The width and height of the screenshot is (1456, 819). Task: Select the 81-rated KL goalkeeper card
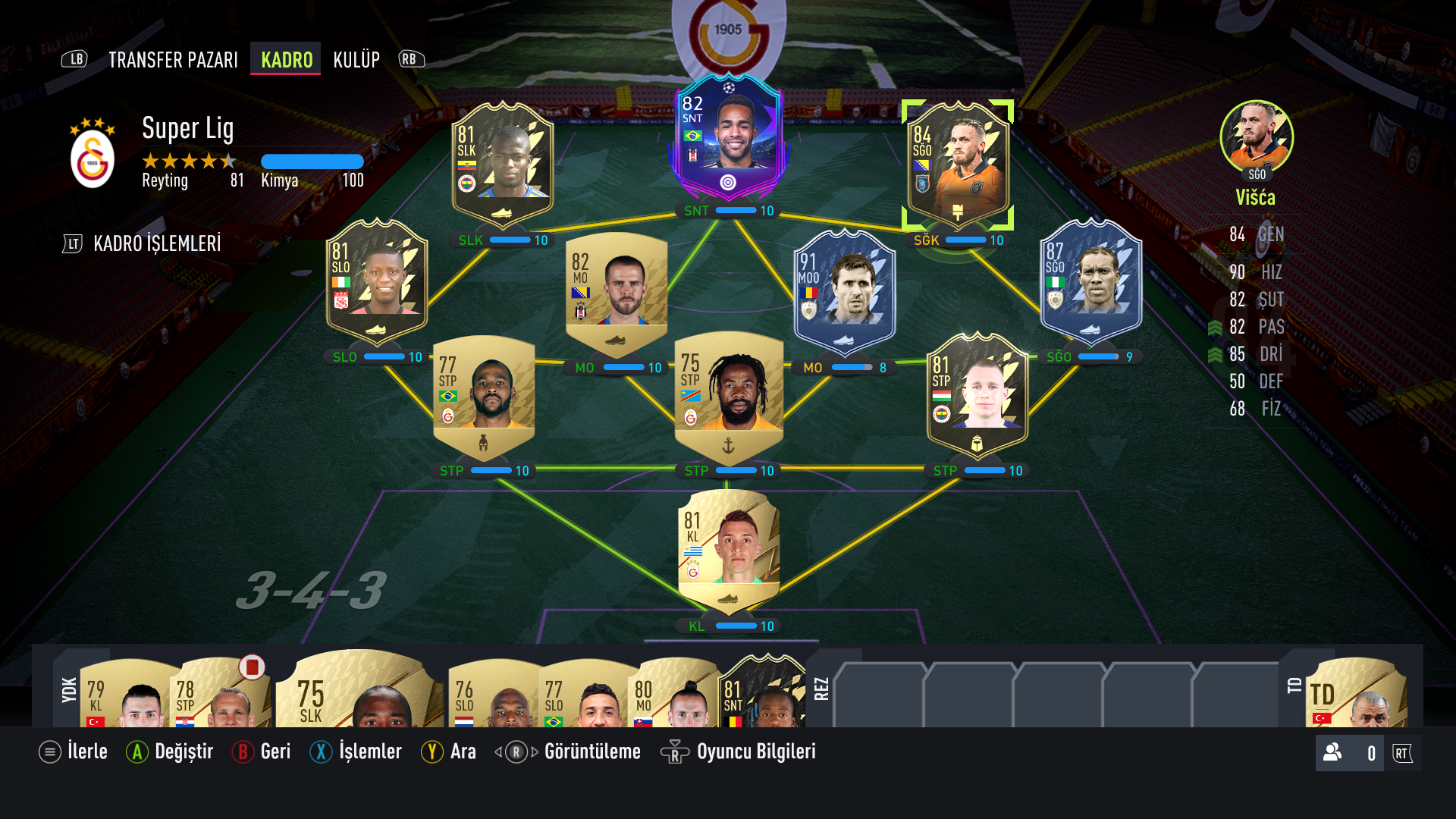point(728,554)
